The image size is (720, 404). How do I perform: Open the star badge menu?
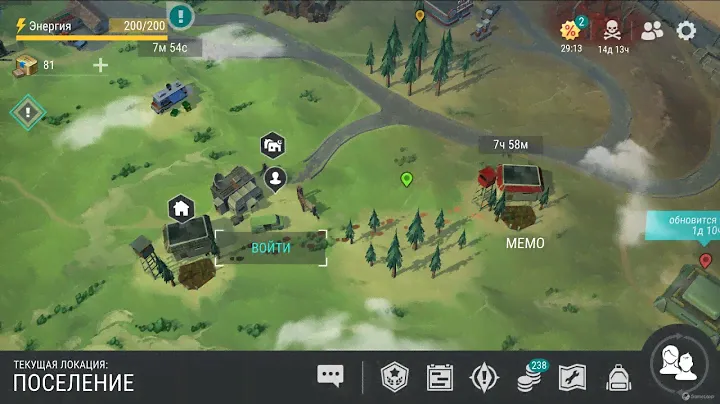(395, 377)
